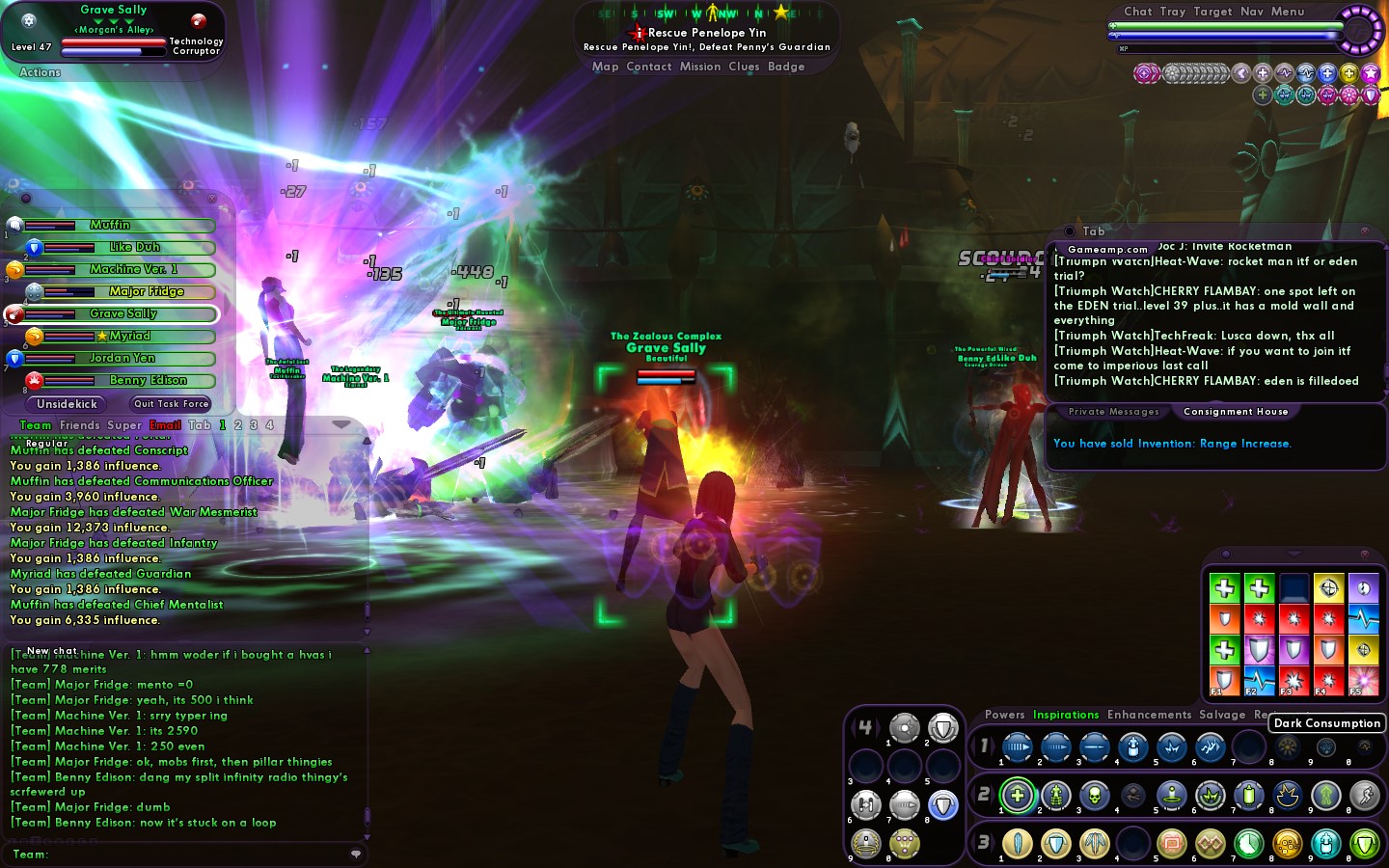Screen dimensions: 1389x868
Task: Open the Contact window
Action: 648,67
